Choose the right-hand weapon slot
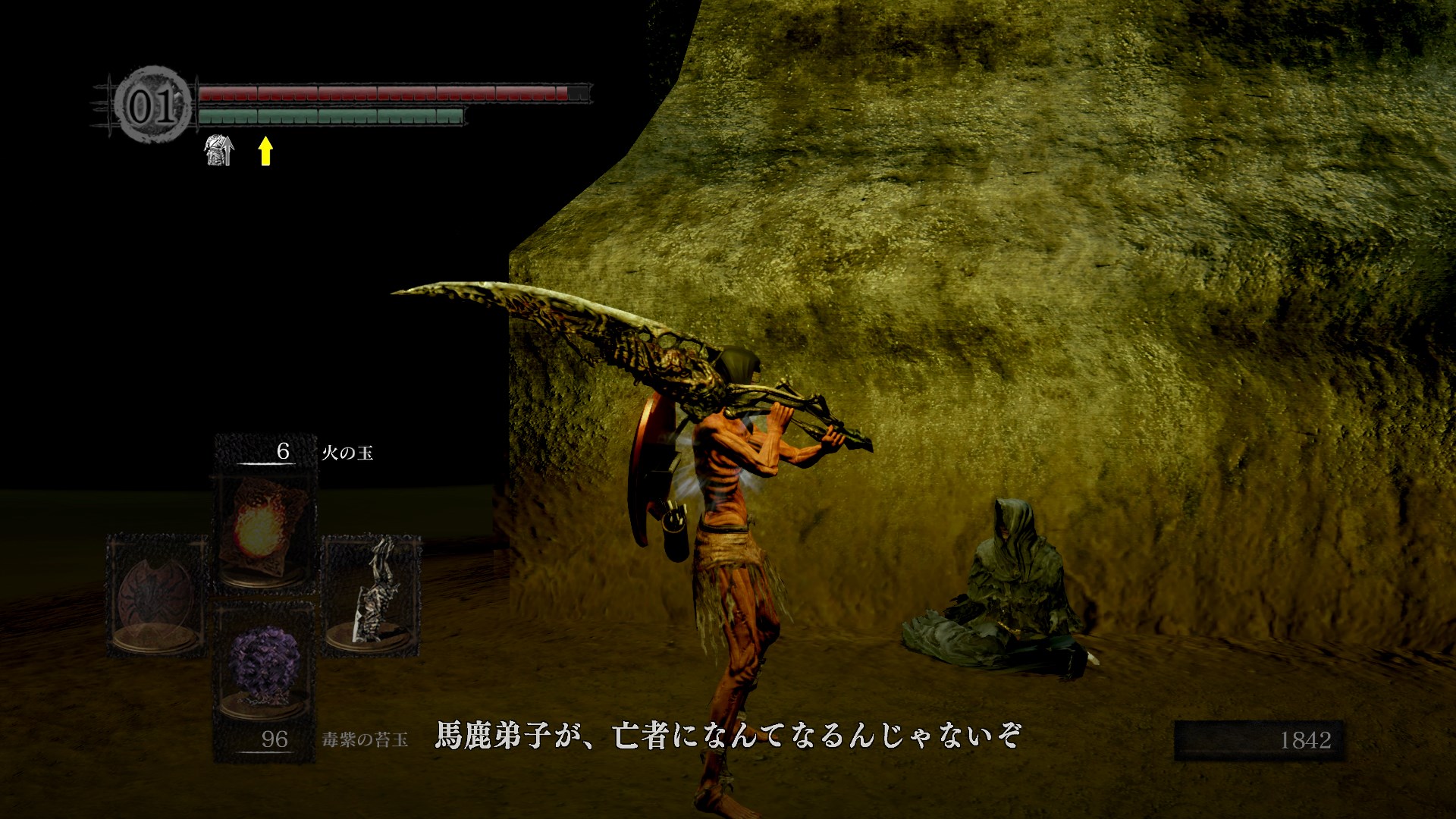This screenshot has width=1456, height=819. (372, 593)
